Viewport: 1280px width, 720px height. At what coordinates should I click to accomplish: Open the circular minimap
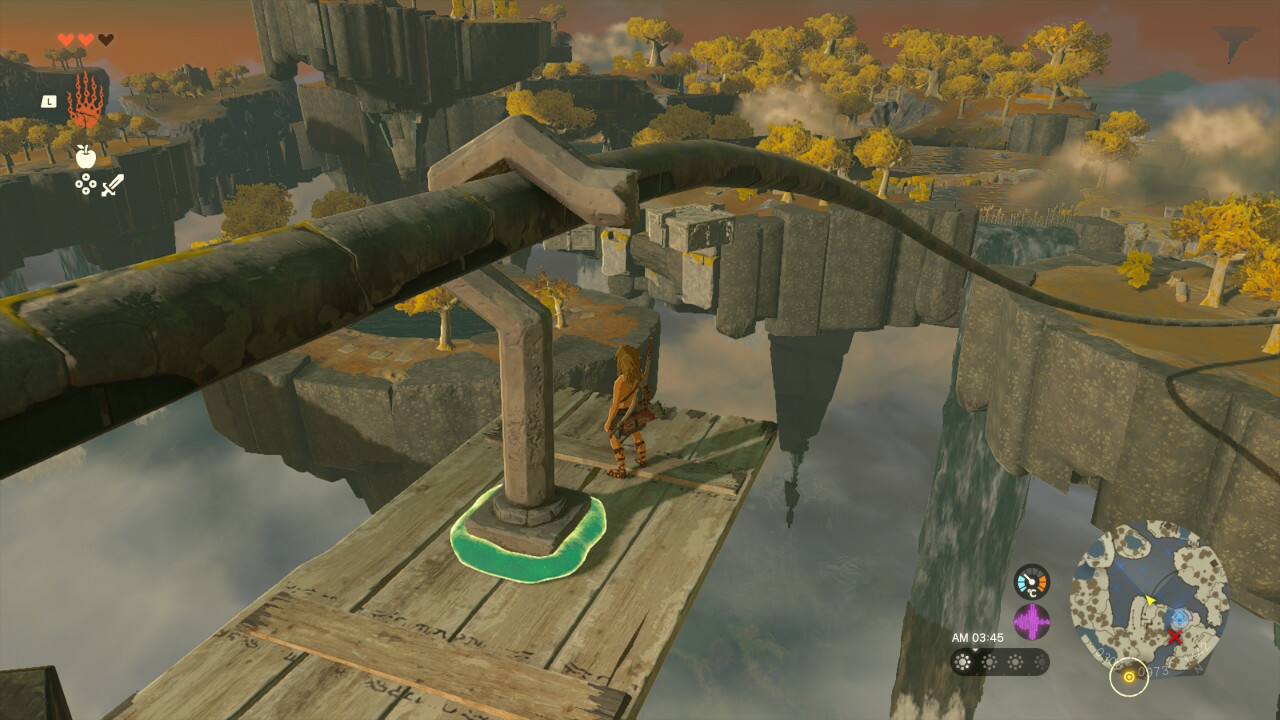tap(1149, 595)
